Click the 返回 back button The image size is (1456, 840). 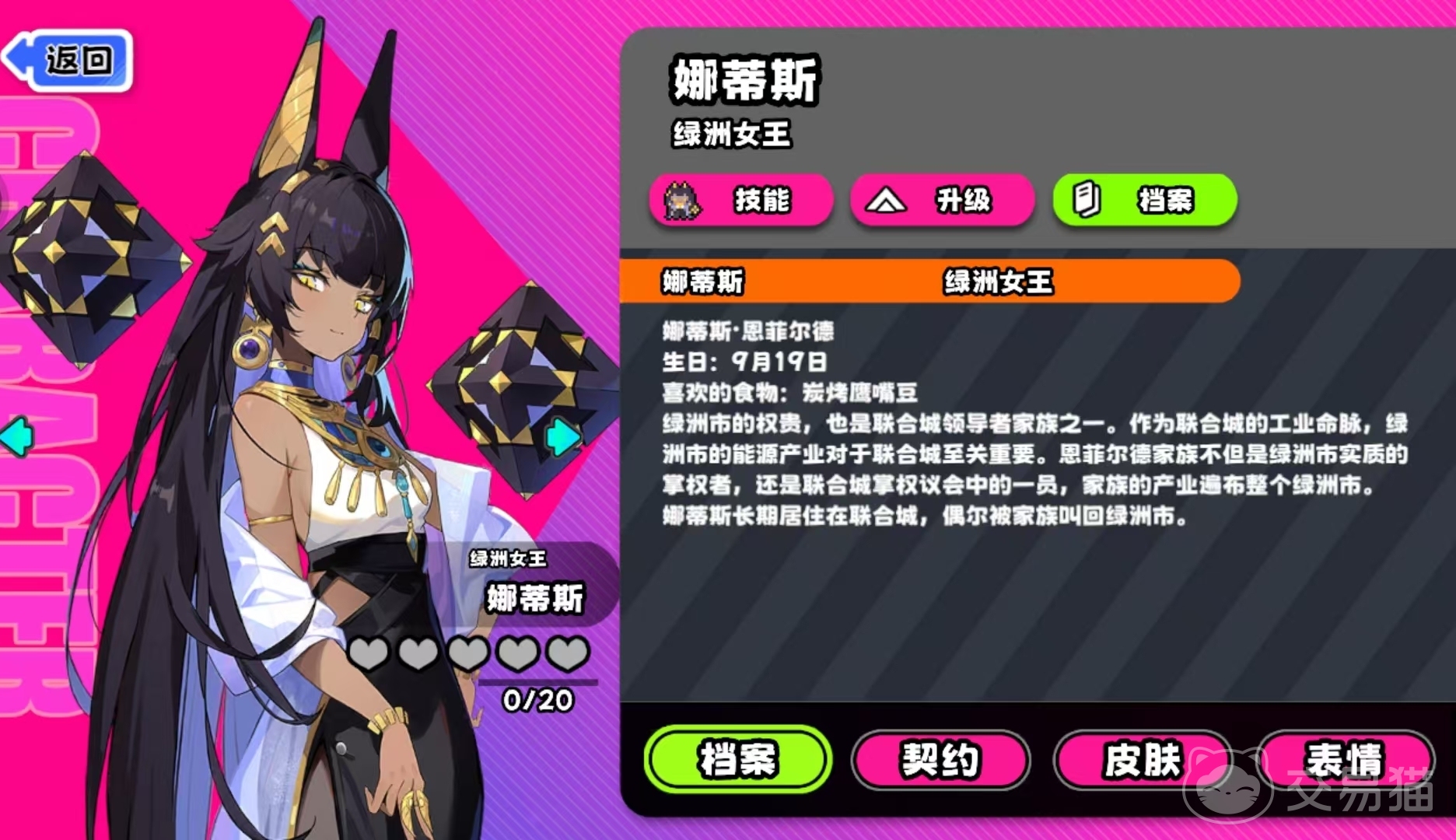coord(75,62)
